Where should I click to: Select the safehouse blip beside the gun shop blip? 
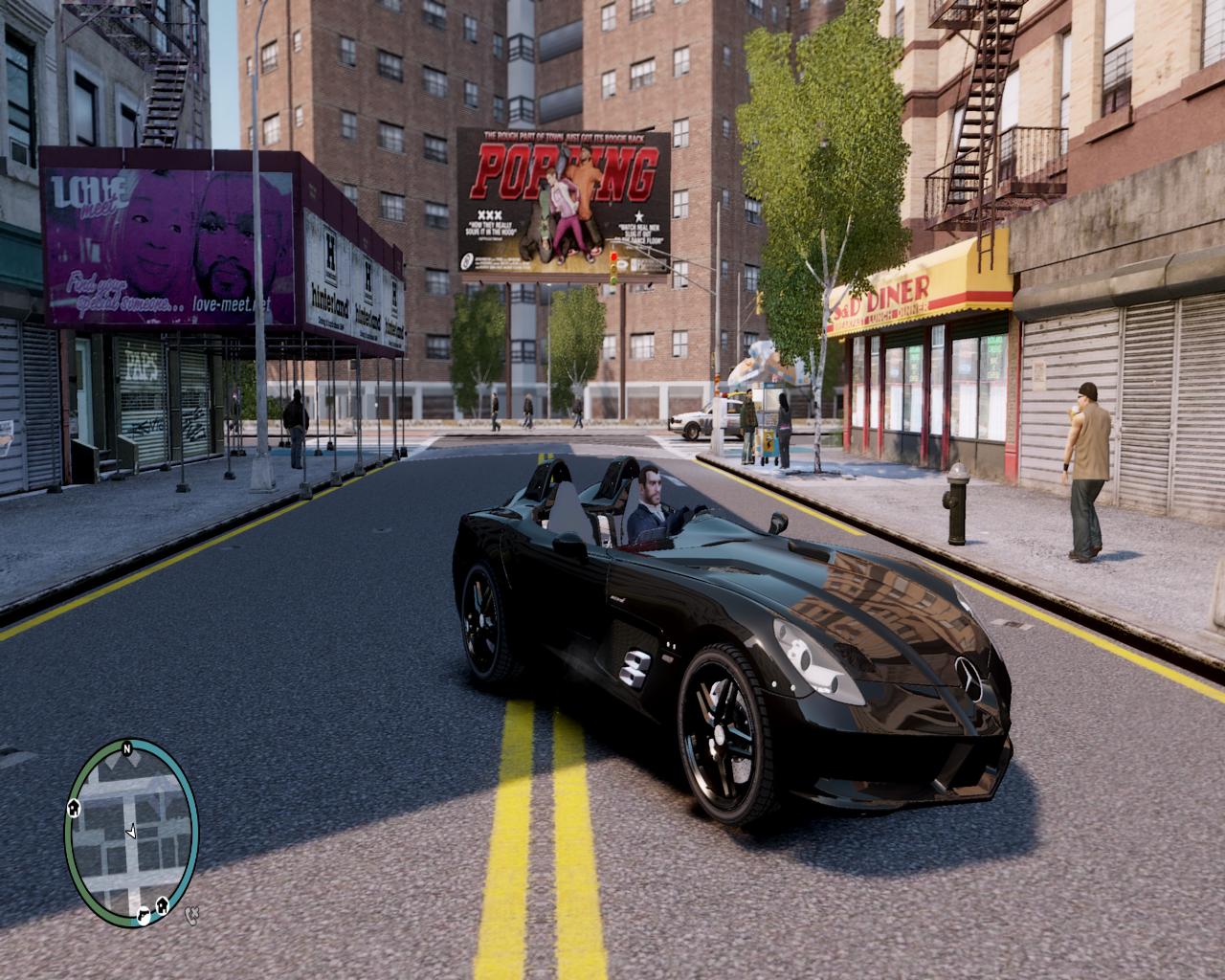point(162,903)
